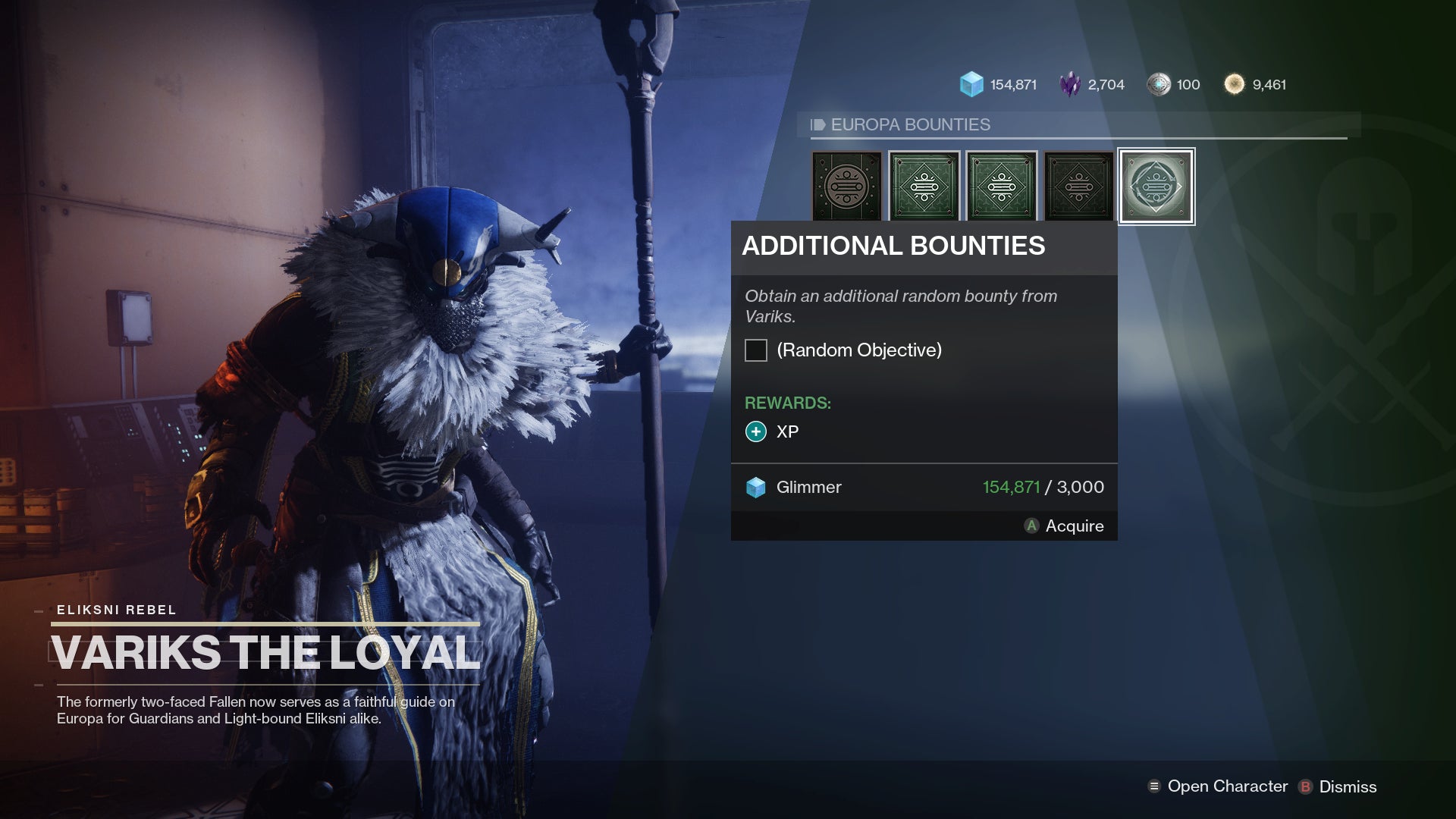The height and width of the screenshot is (819, 1456).
Task: Expand the third green bounty card
Action: [1001, 186]
